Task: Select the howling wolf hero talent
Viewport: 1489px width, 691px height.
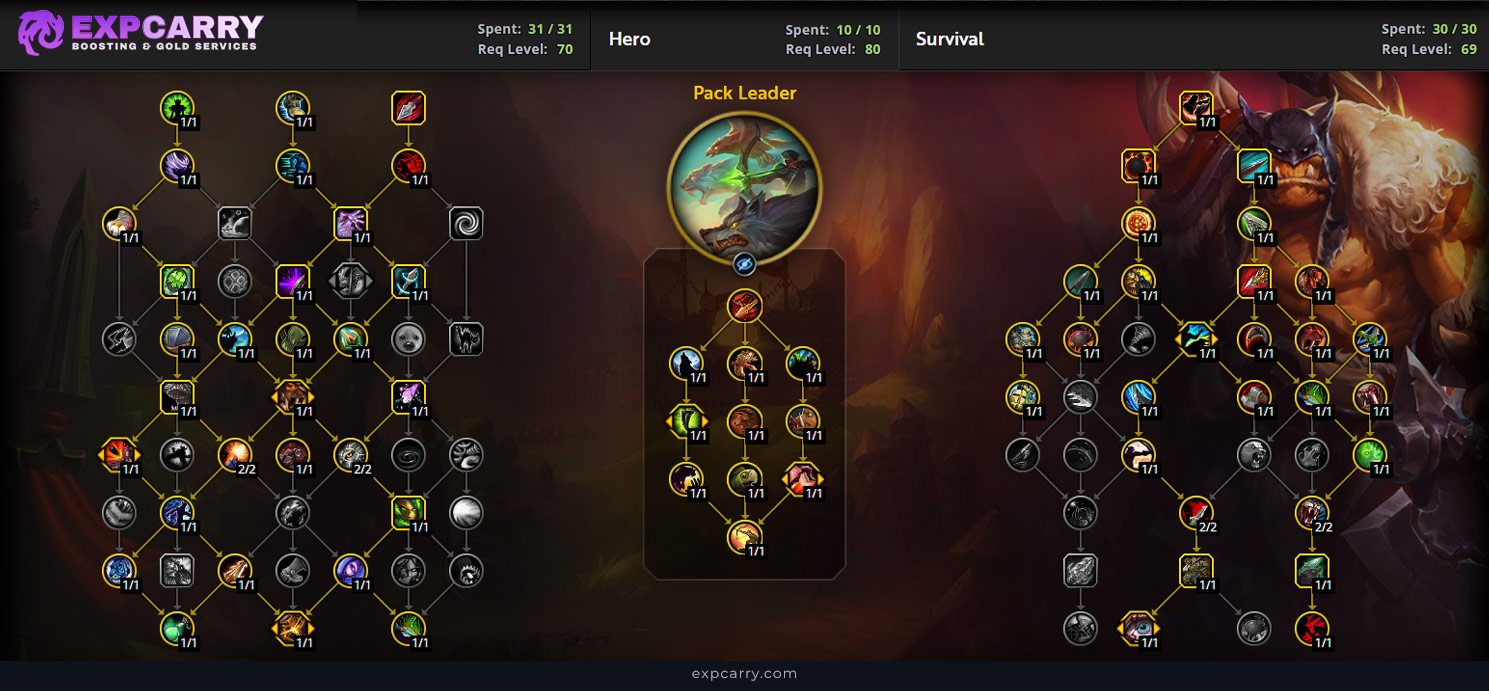Action: click(686, 363)
